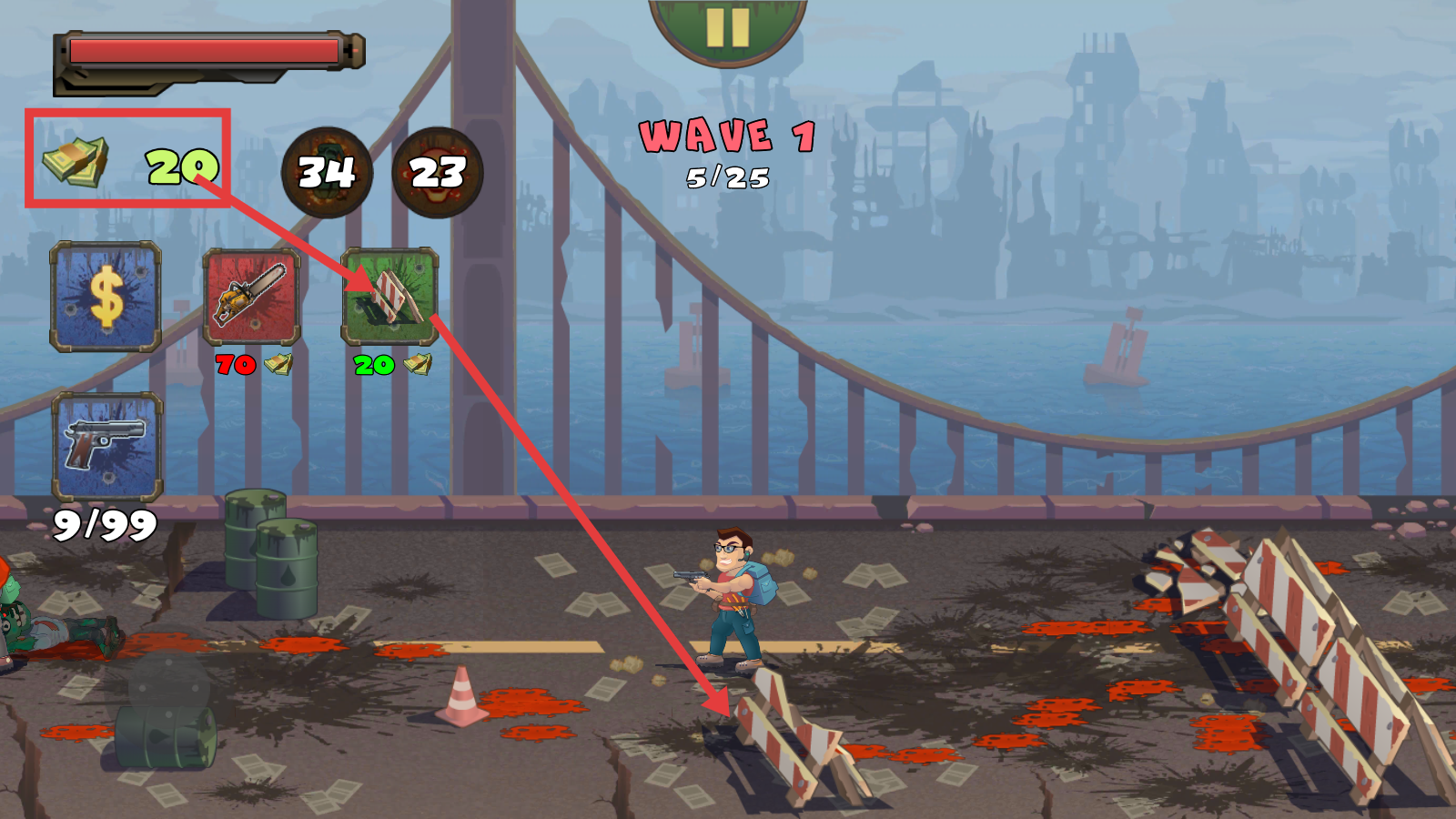
Task: Pause the game with the pause button
Action: pyautogui.click(x=727, y=27)
